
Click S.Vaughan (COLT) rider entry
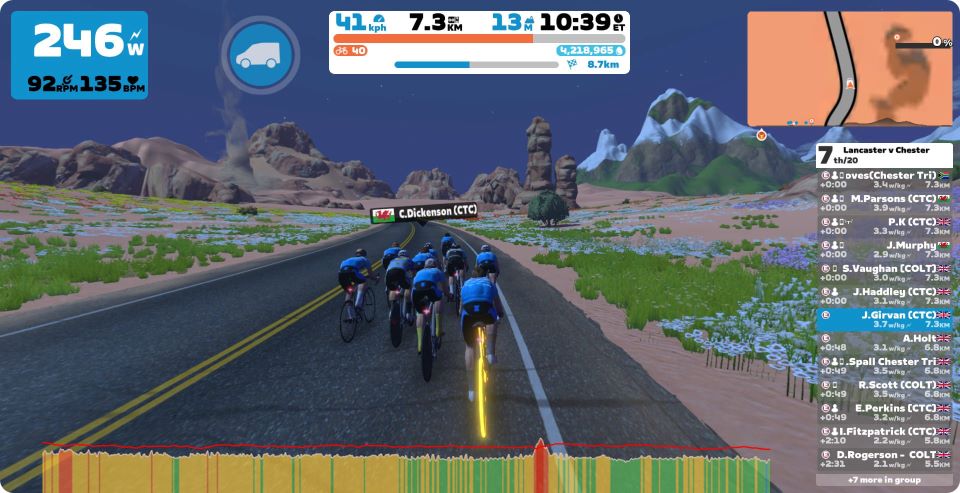(884, 273)
